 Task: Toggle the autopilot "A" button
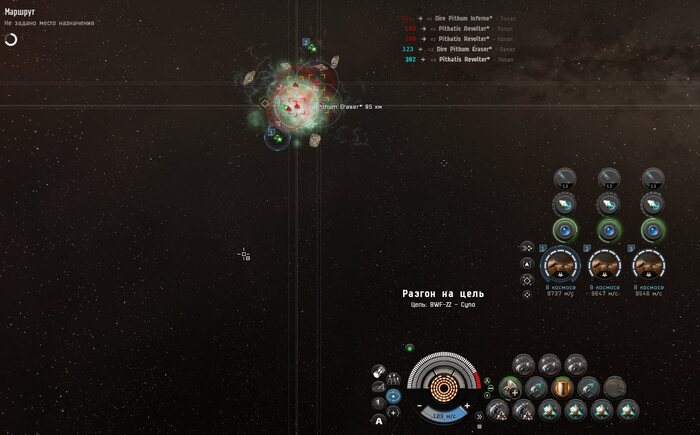pos(379,421)
